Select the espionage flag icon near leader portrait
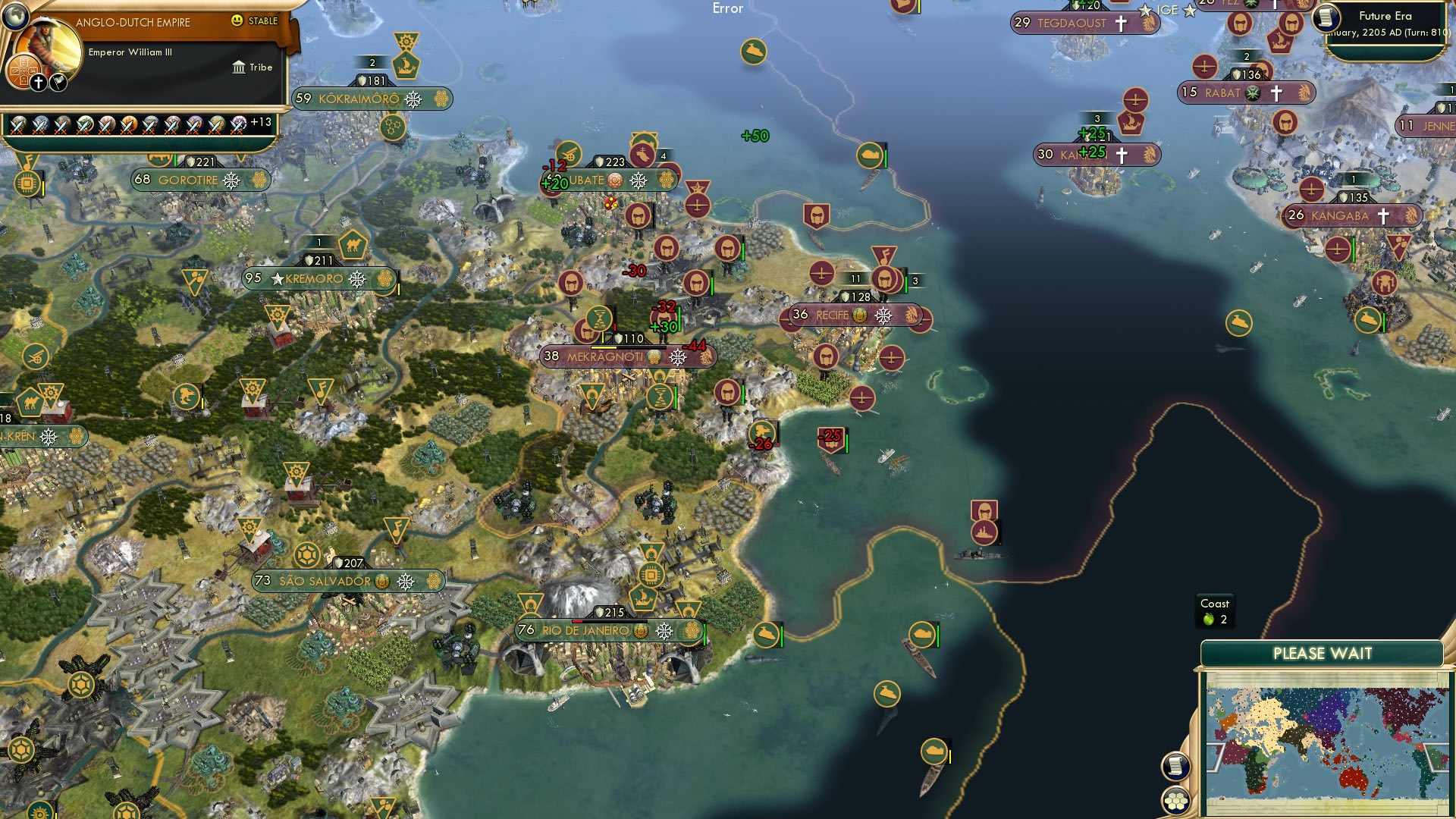 [58, 81]
